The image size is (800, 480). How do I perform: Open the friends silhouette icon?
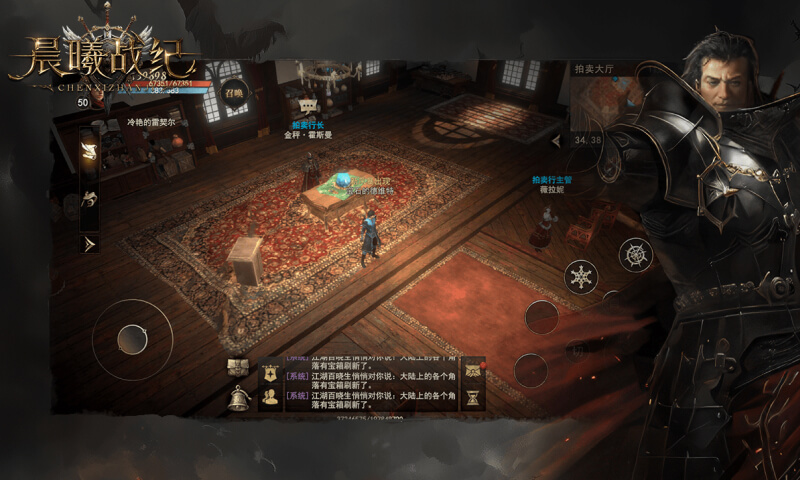(270, 397)
